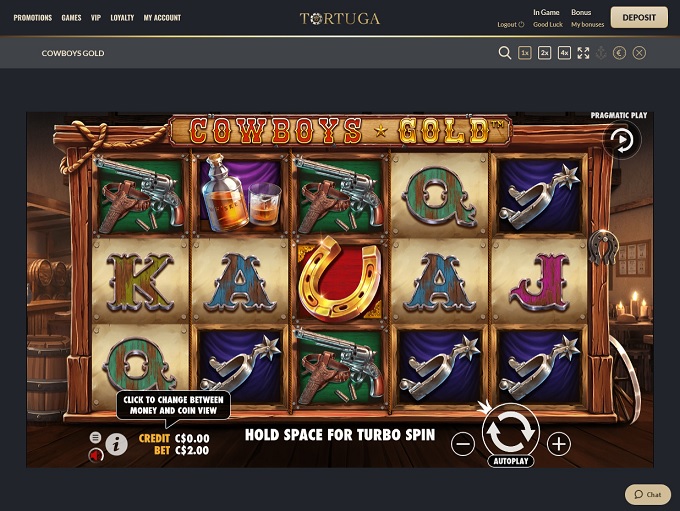Close the game with the X circle
This screenshot has width=680, height=511.
pyautogui.click(x=640, y=53)
